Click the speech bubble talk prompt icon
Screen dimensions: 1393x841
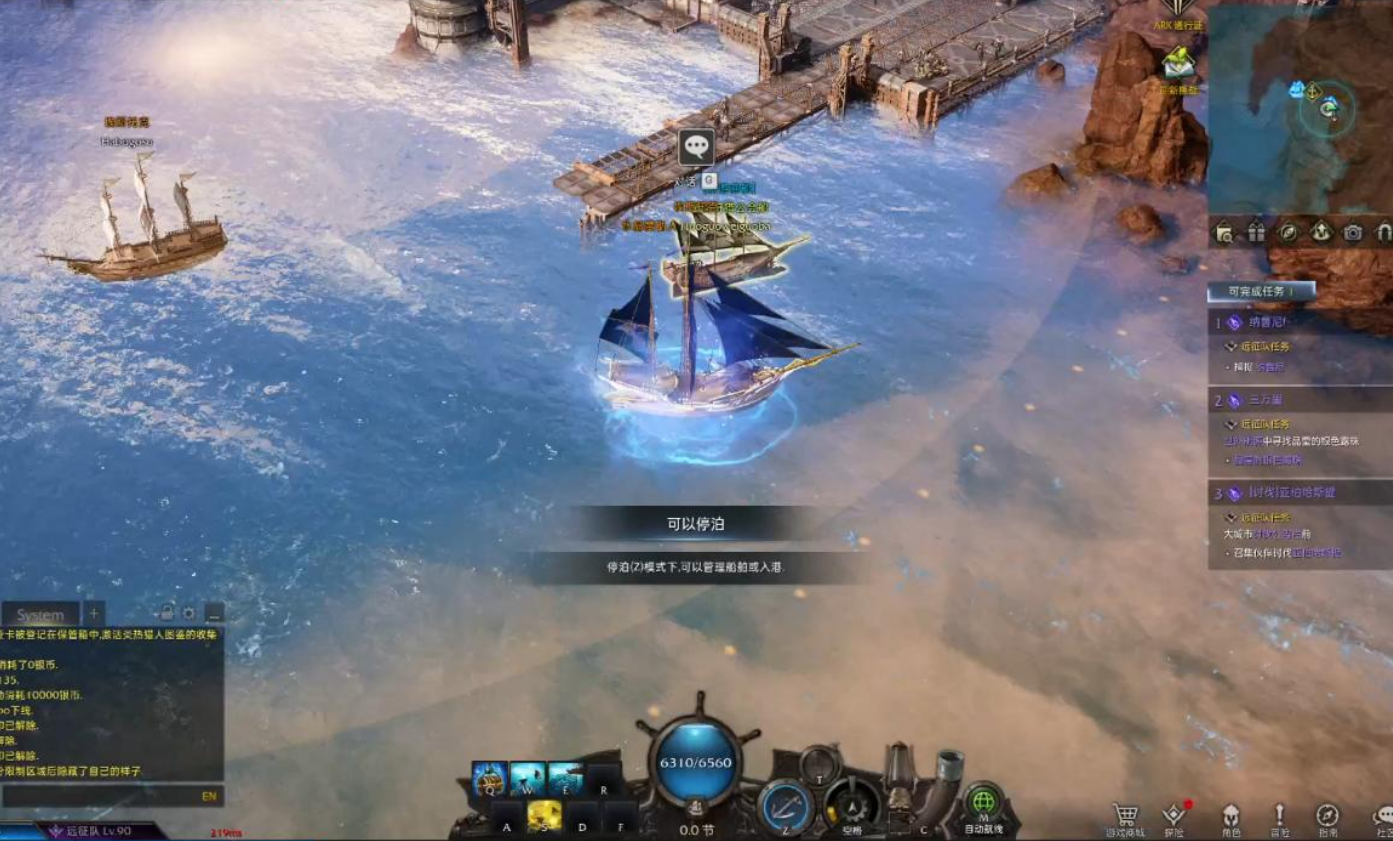click(696, 147)
